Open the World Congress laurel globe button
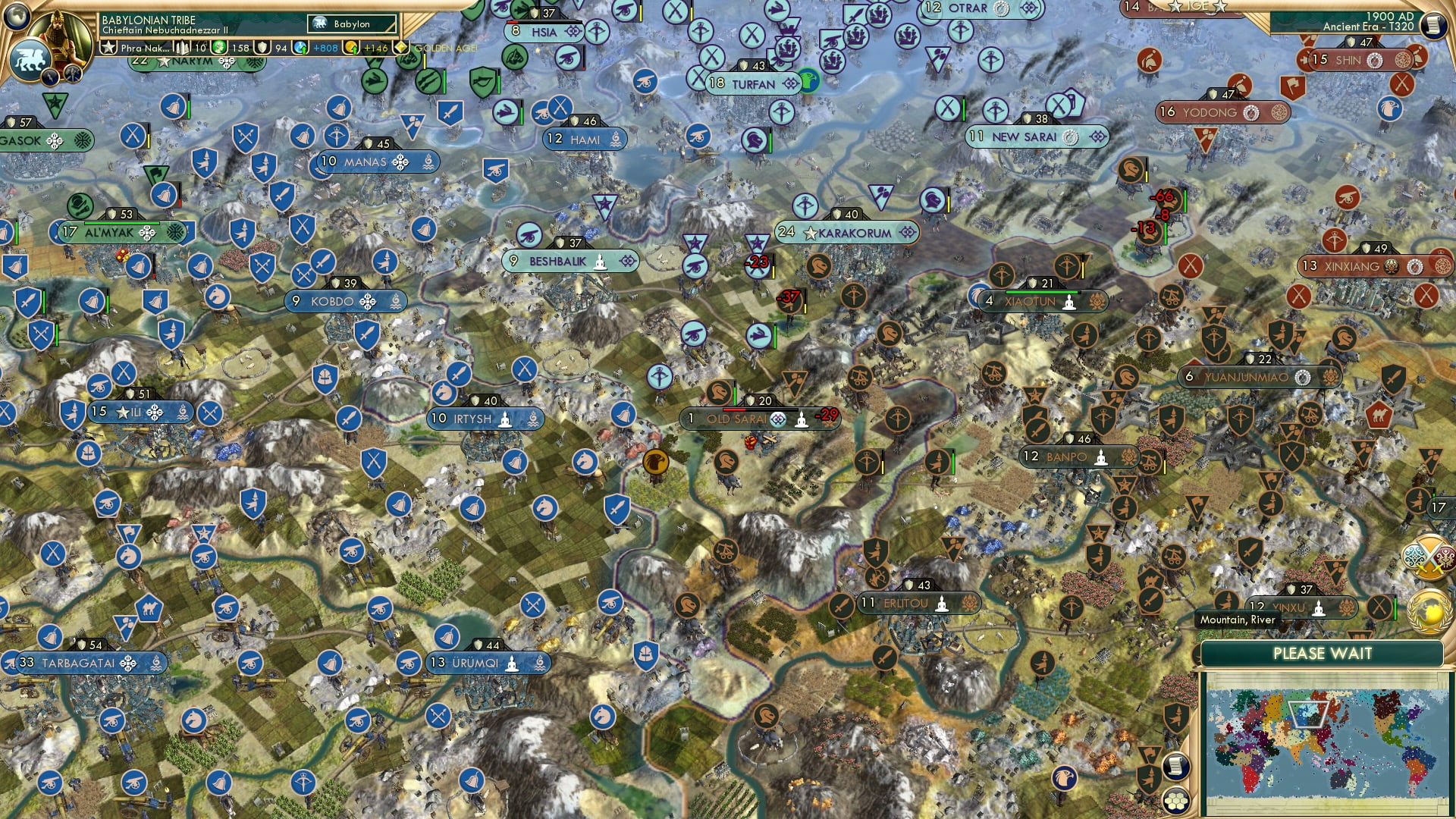1456x819 pixels. click(1429, 611)
